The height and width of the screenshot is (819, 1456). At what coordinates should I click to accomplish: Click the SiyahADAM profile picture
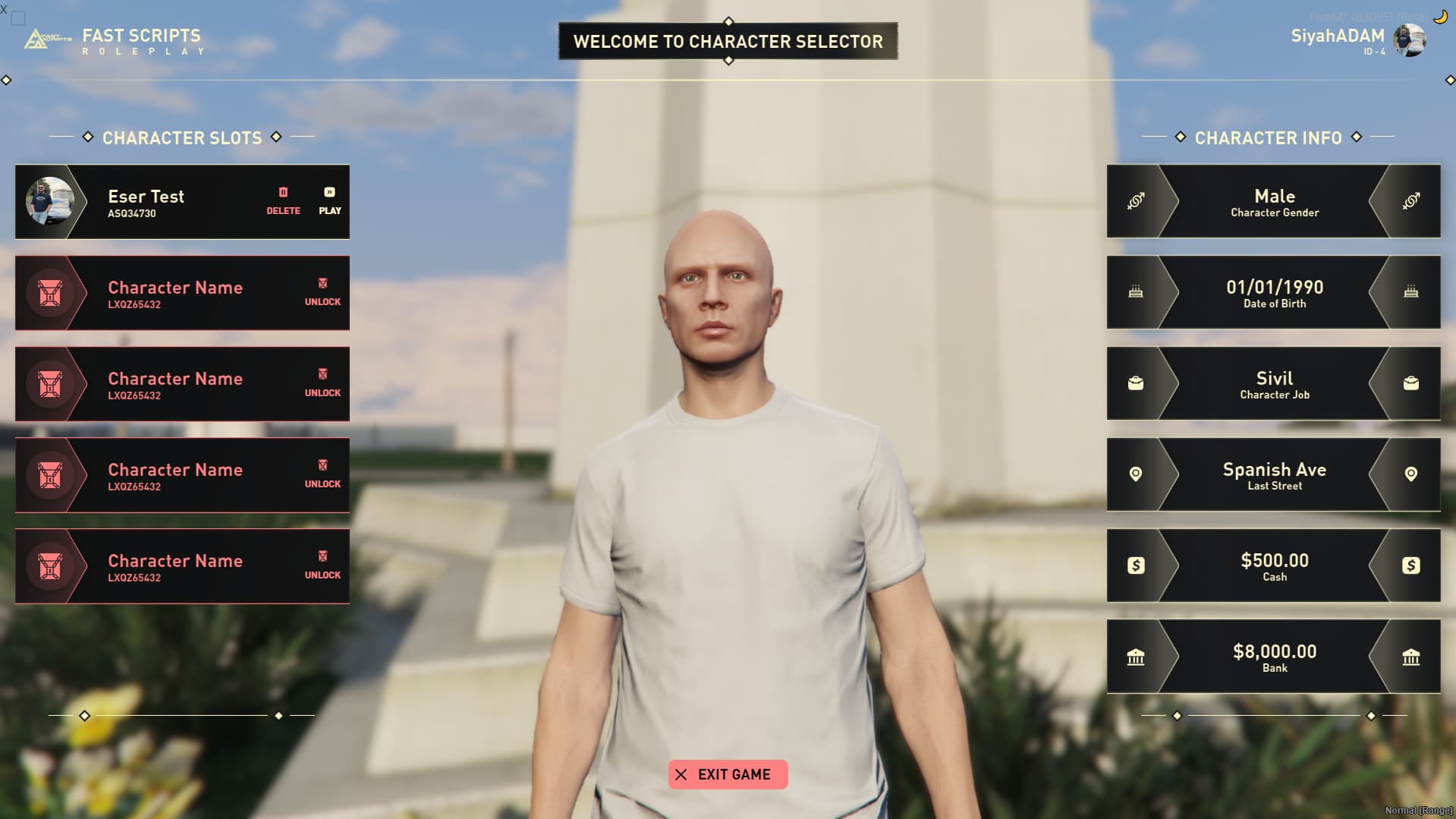coord(1410,42)
